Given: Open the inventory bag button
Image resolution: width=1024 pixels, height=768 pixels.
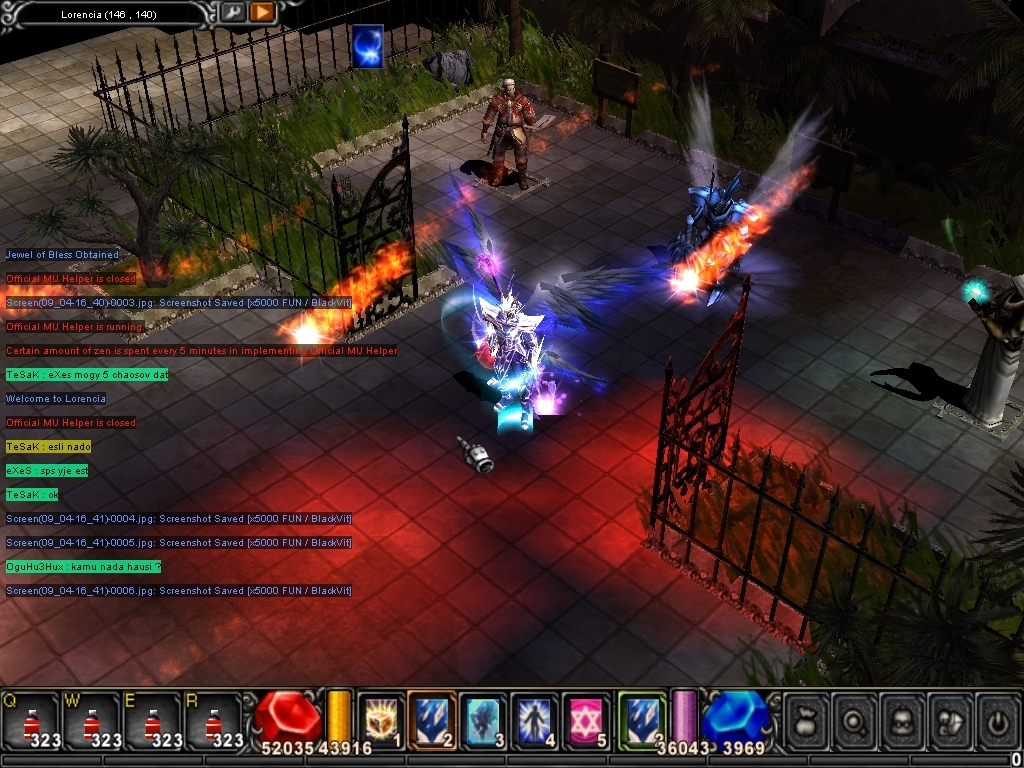Looking at the screenshot, I should click(x=808, y=720).
